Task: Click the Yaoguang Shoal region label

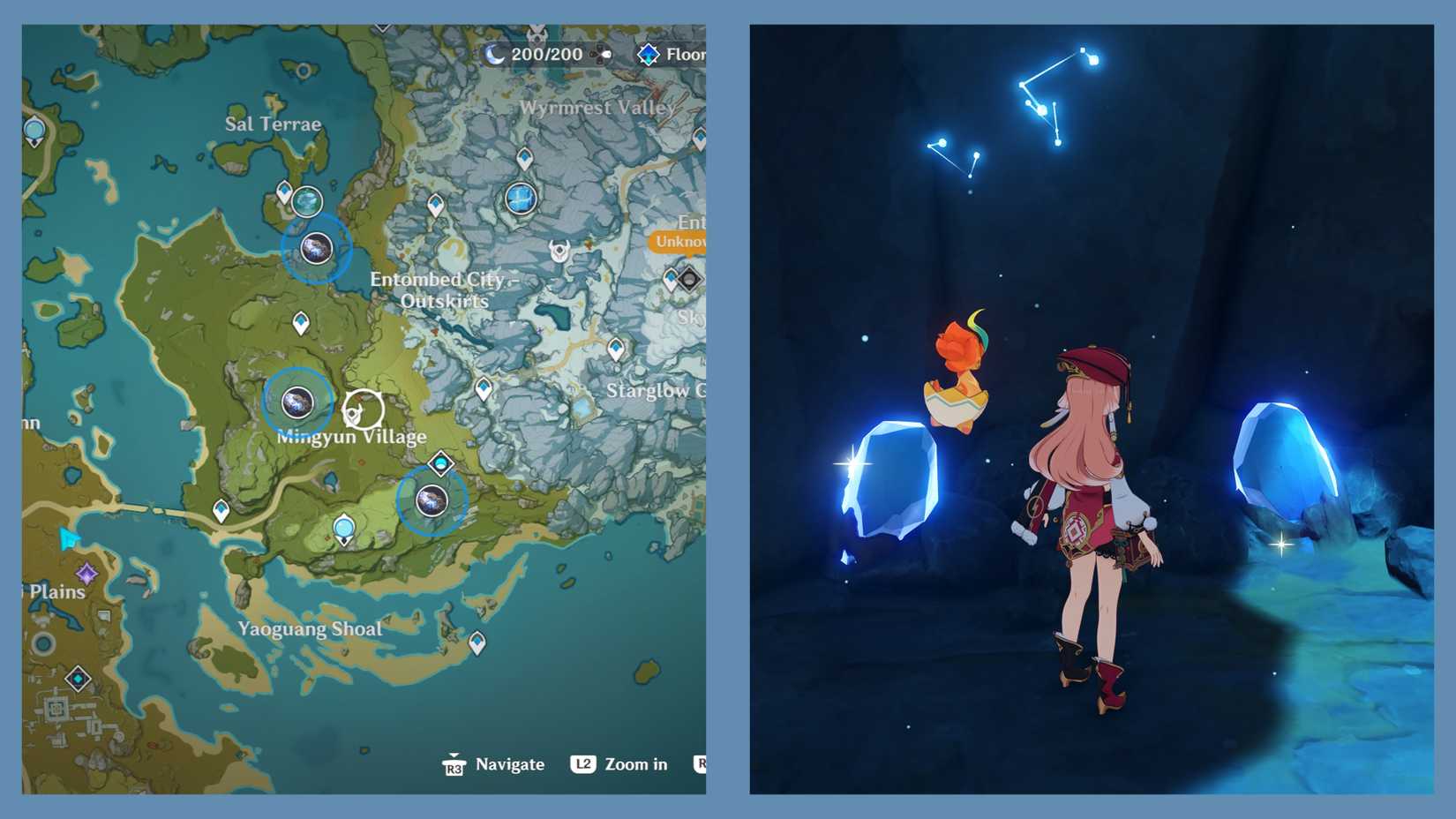Action: [x=311, y=629]
